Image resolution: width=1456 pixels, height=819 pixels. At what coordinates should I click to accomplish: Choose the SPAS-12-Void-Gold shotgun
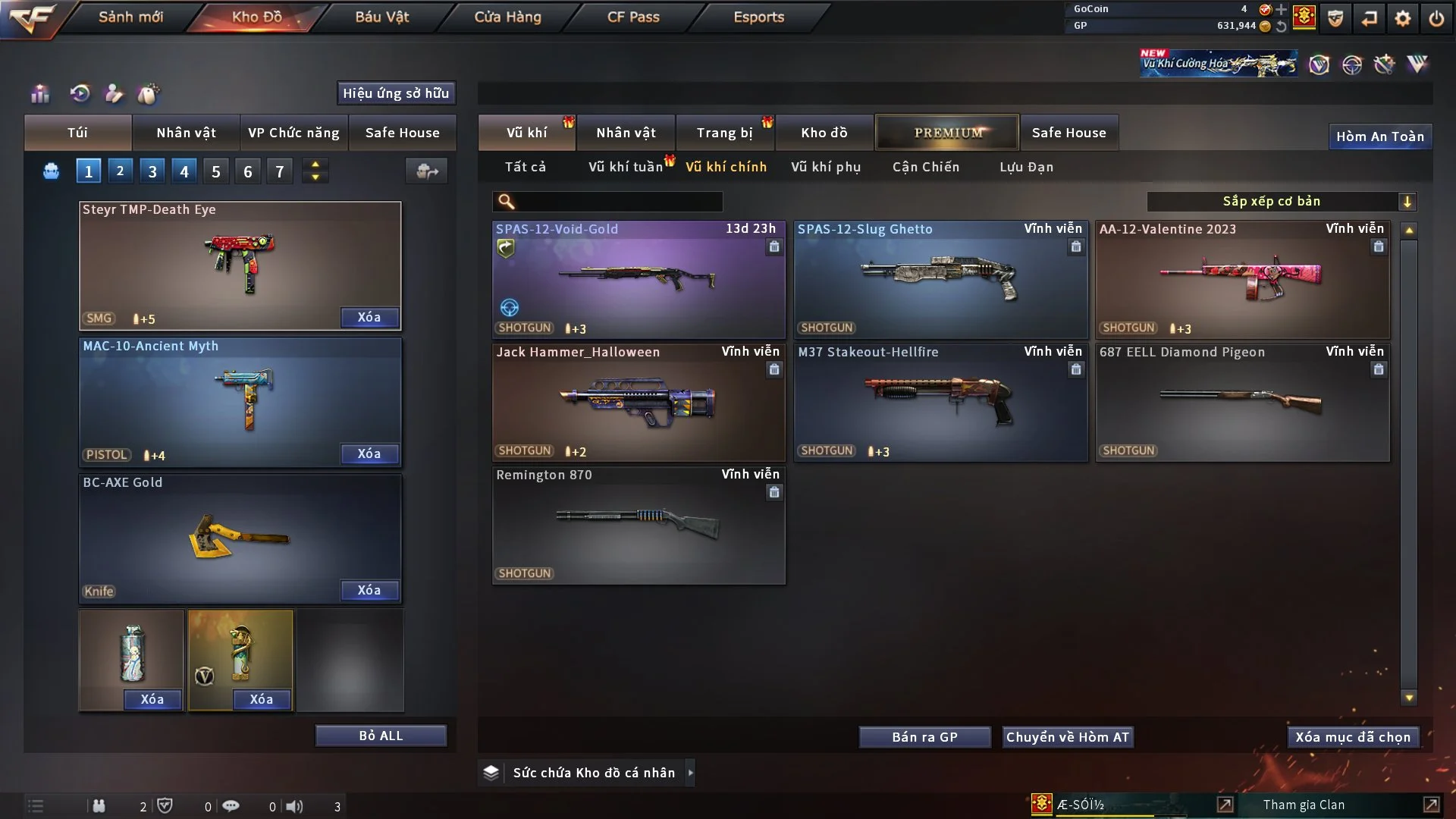[x=639, y=280]
